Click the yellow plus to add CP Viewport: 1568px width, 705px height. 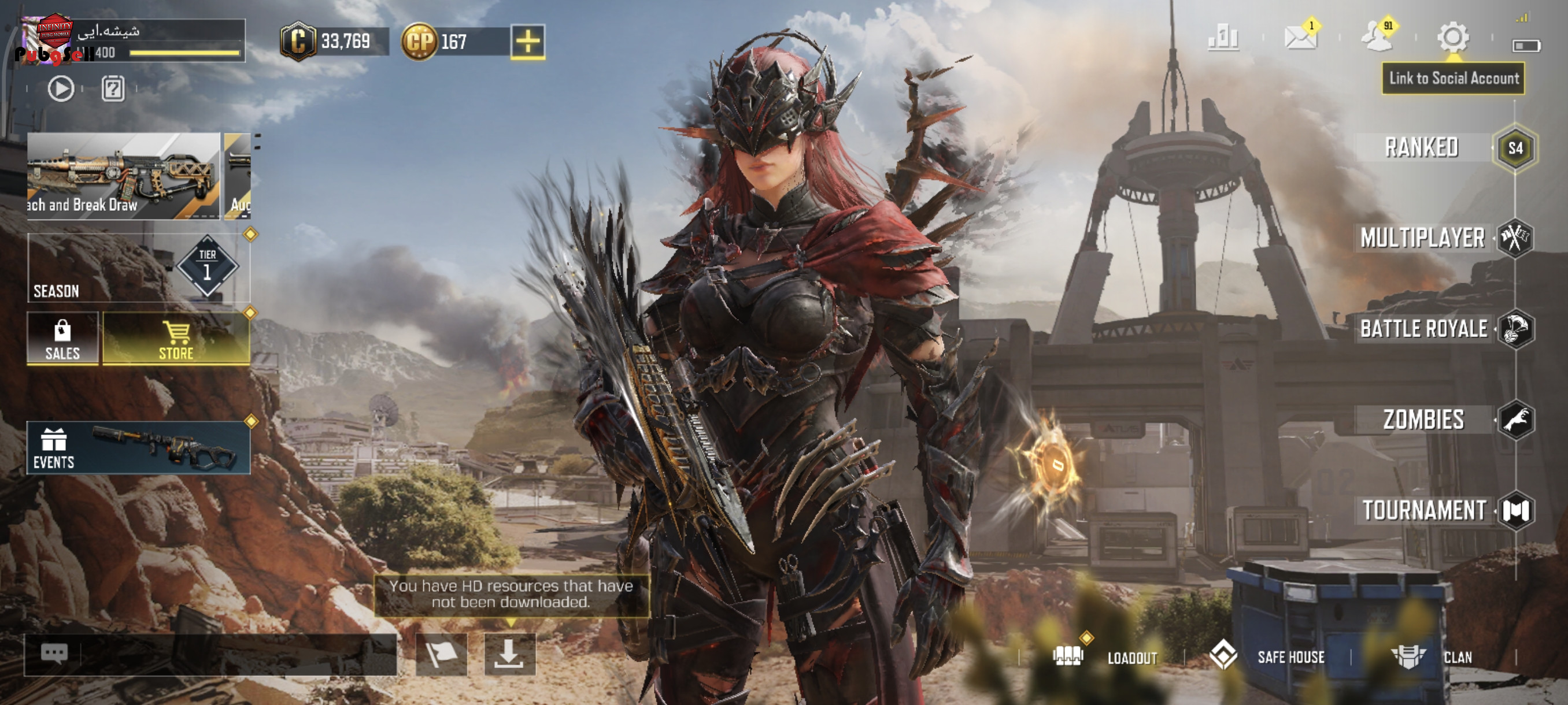[527, 42]
